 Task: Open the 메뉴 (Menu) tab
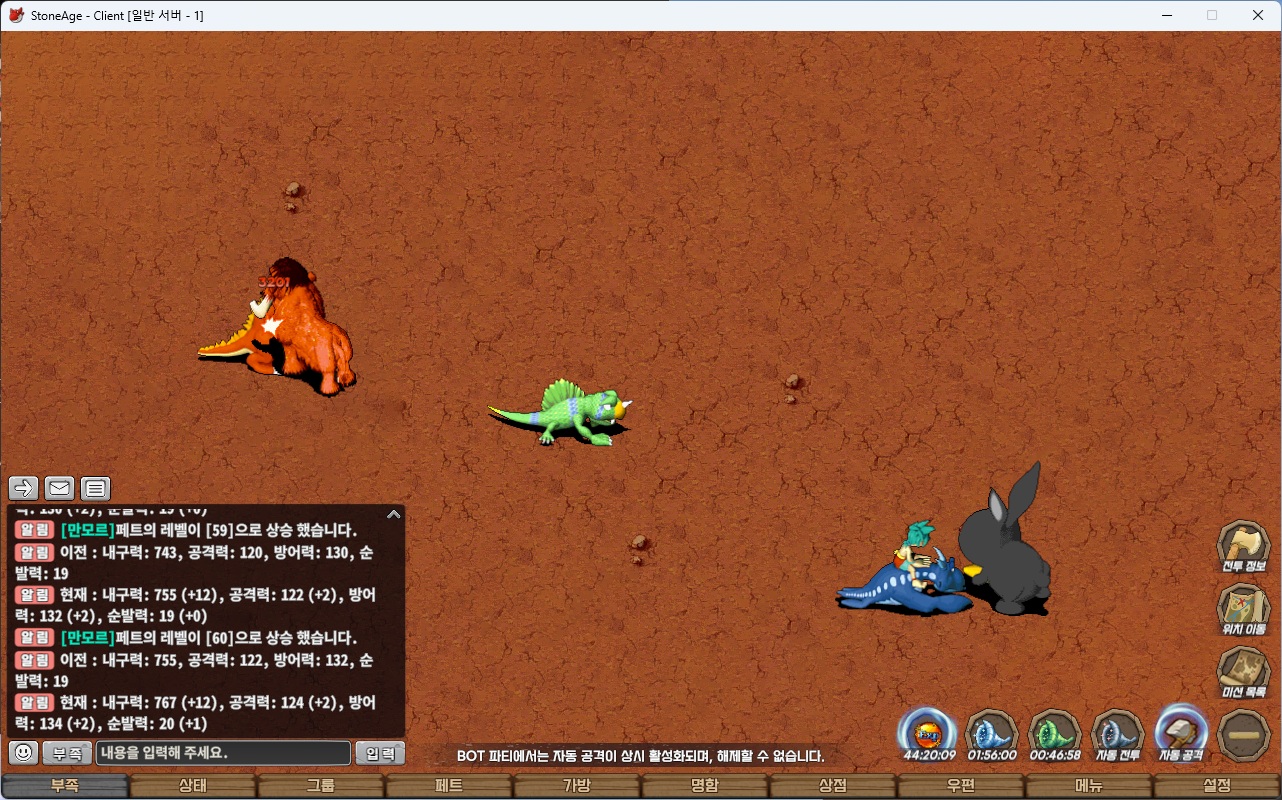[x=1089, y=786]
